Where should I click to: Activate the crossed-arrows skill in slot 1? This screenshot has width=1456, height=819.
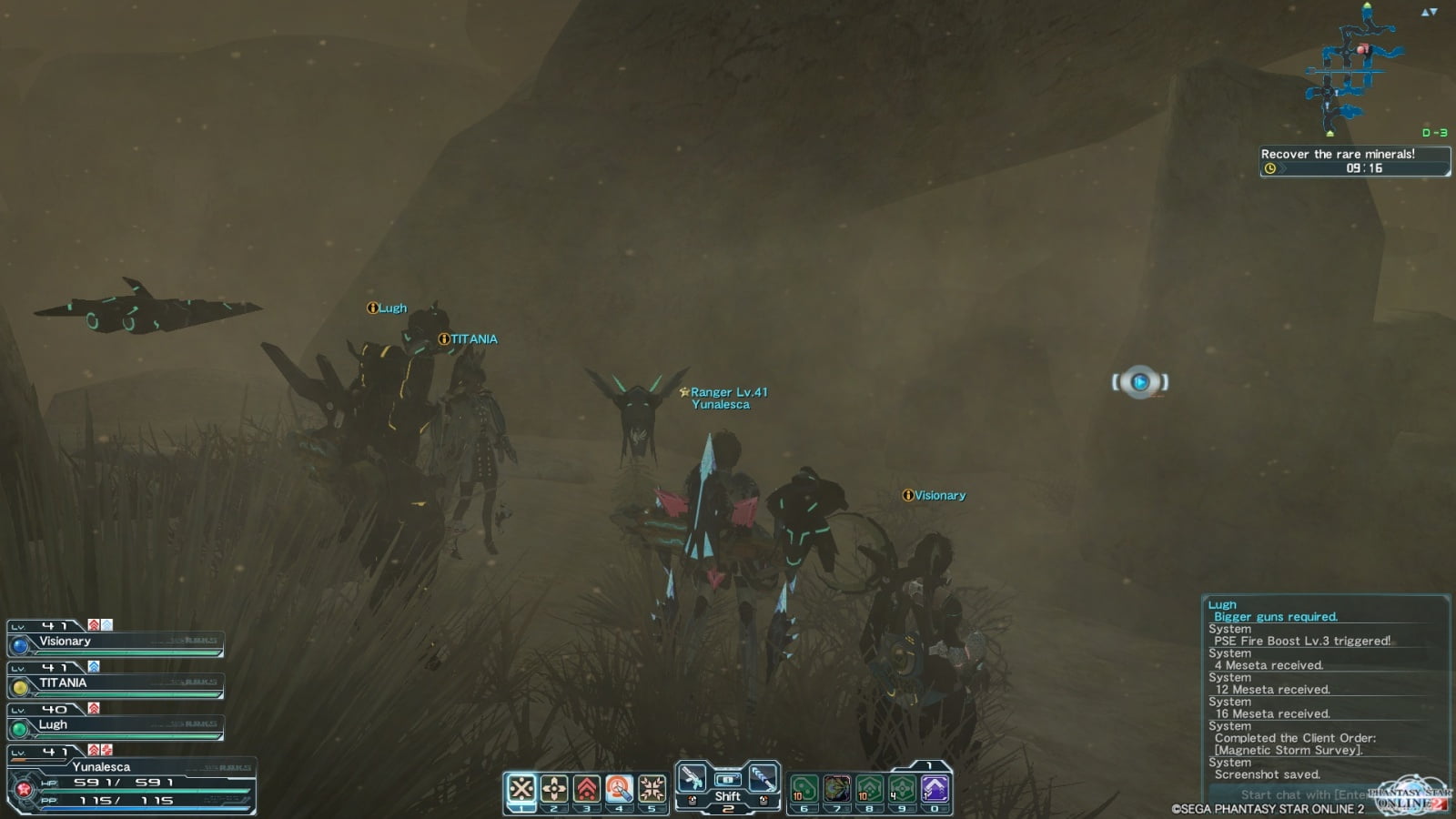[521, 788]
